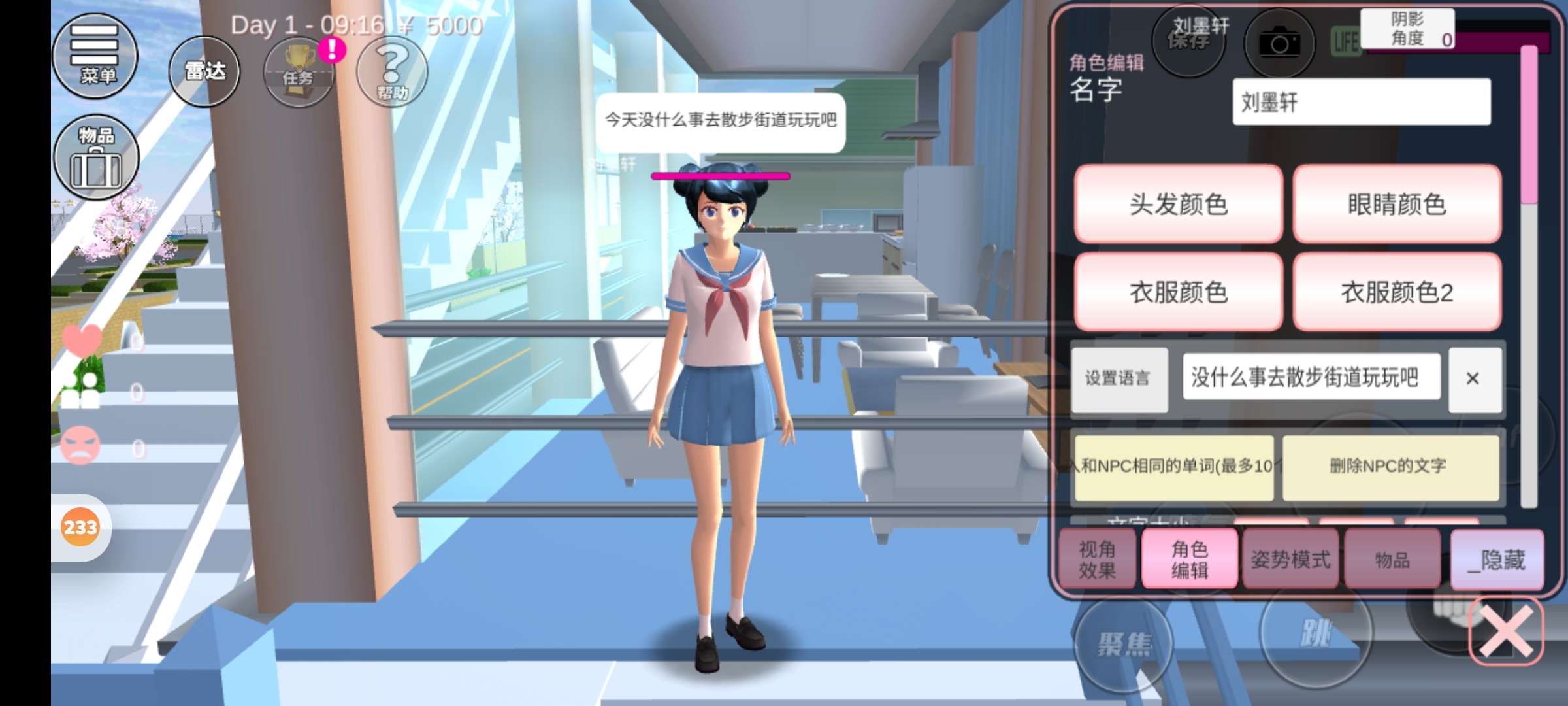The image size is (1568, 706).
Task: Open 衣服颜色 clothing color
Action: [x=1178, y=292]
